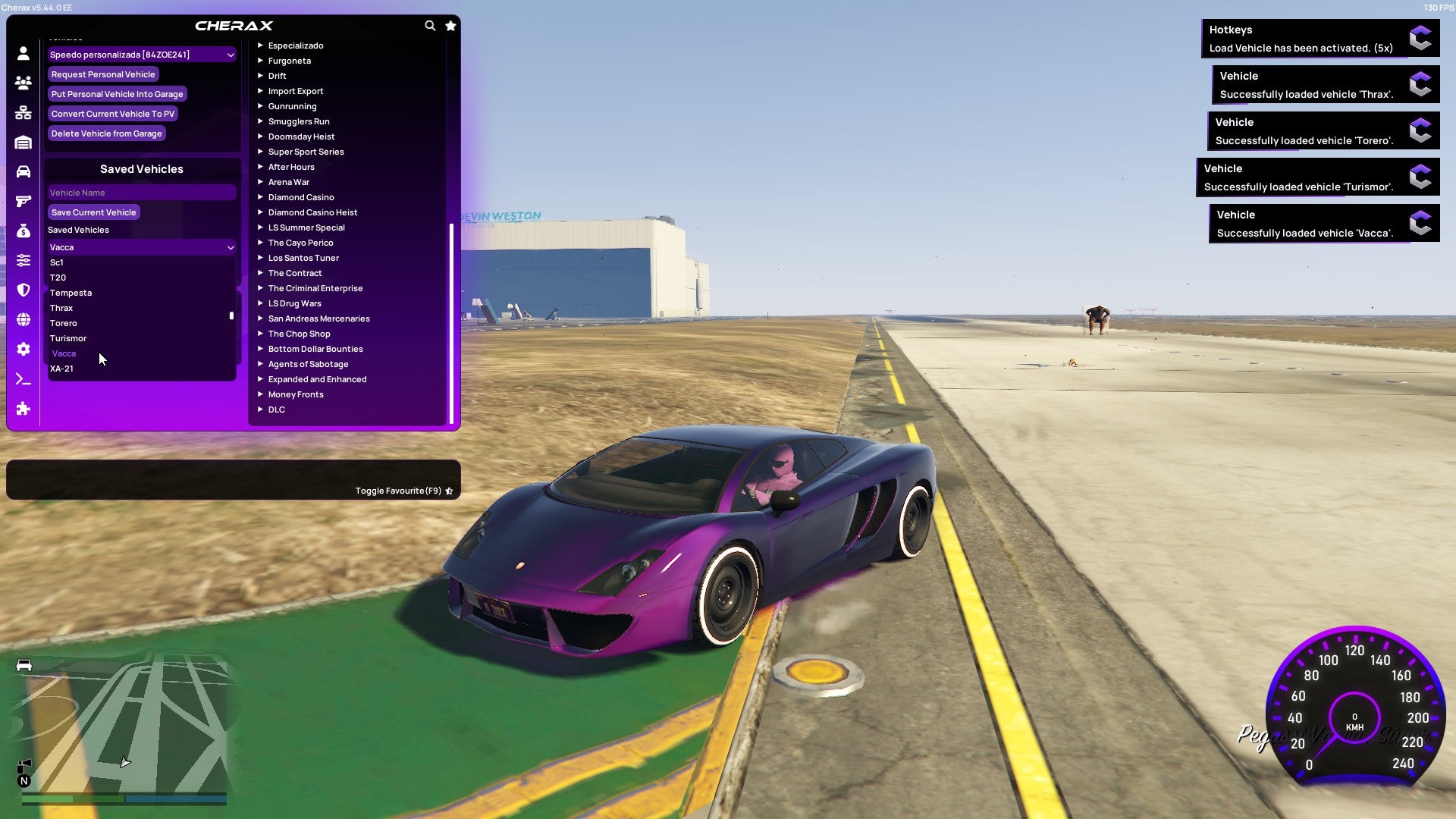The image size is (1456, 819).
Task: Click the garage icon in the sidebar
Action: [x=23, y=141]
